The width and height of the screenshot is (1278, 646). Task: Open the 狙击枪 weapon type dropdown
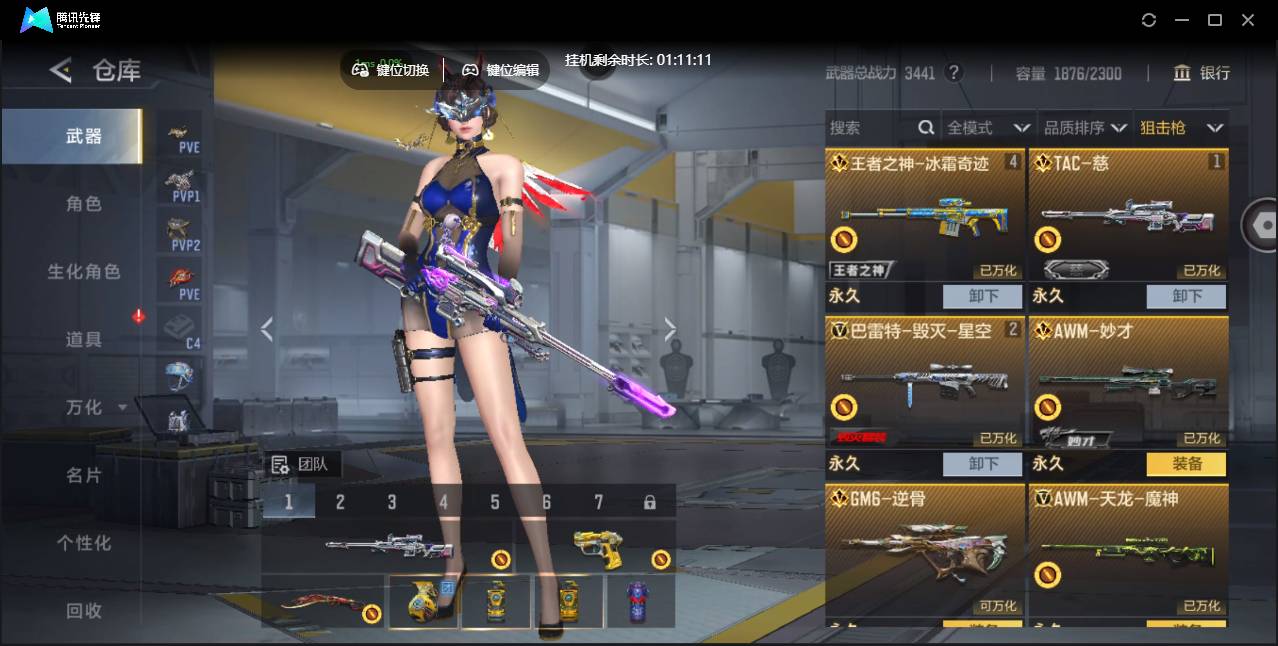click(1182, 128)
